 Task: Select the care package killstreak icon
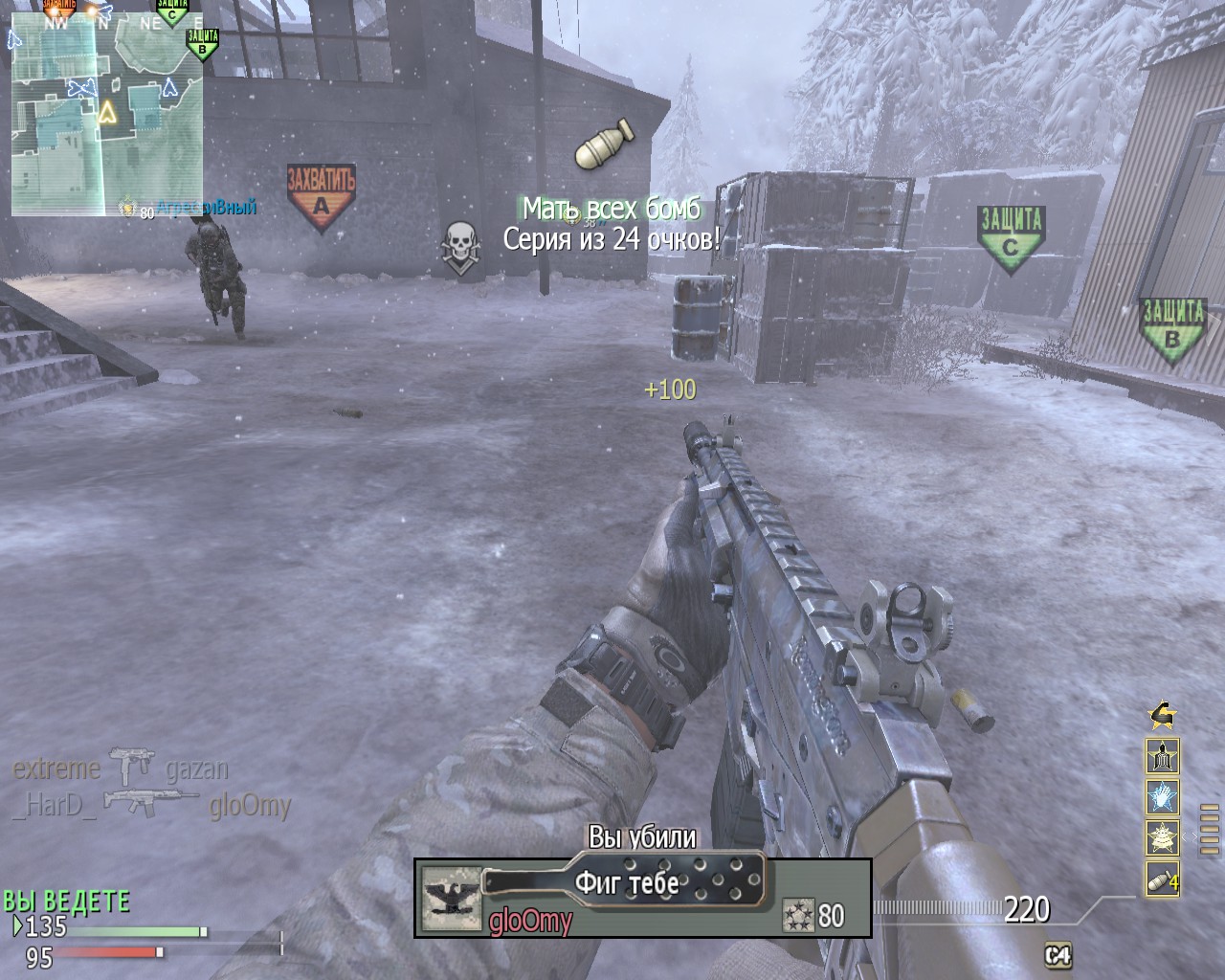[x=1163, y=755]
